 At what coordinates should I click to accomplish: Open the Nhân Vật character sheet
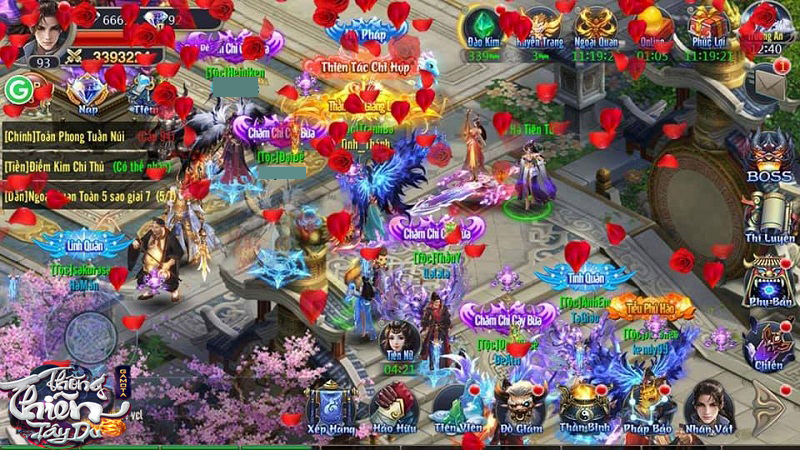click(708, 406)
